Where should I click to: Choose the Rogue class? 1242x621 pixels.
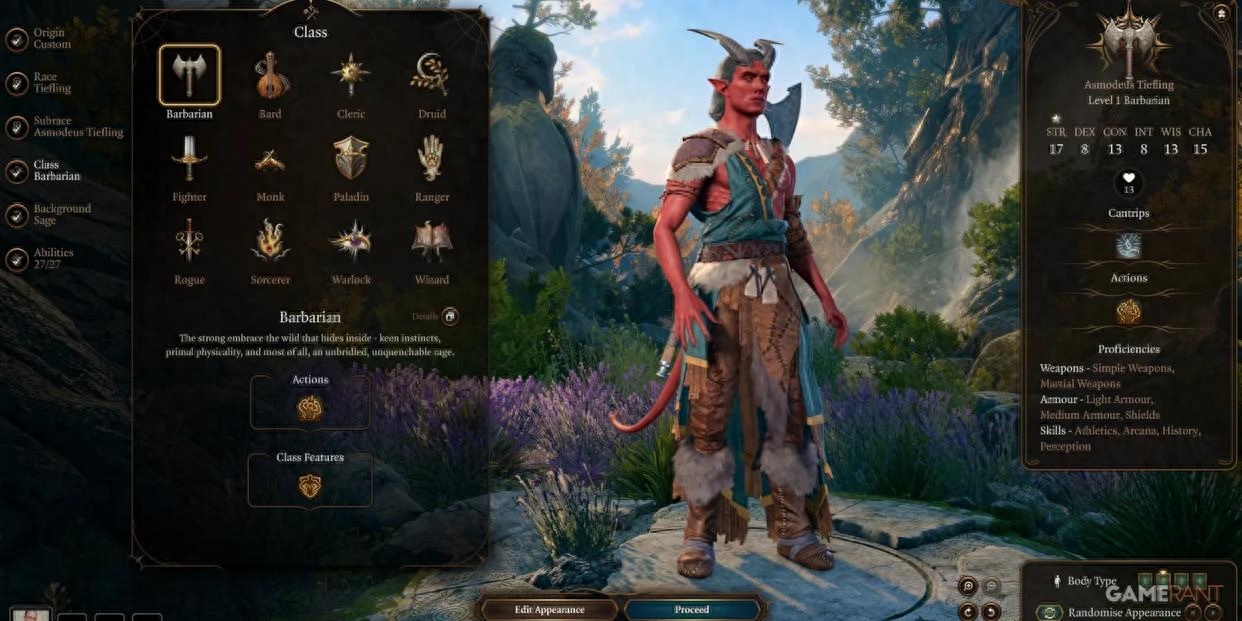pyautogui.click(x=189, y=242)
